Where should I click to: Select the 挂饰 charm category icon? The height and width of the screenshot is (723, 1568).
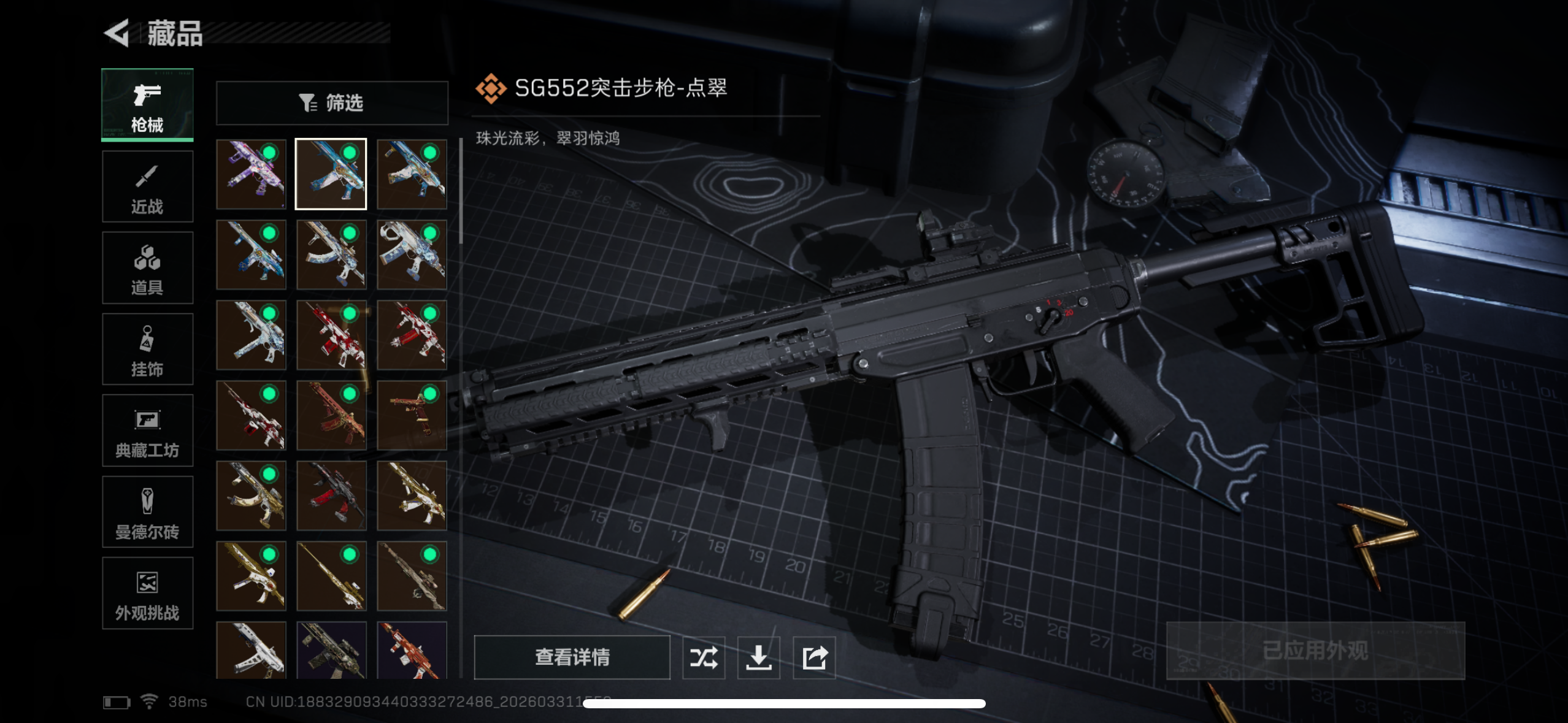click(x=147, y=350)
